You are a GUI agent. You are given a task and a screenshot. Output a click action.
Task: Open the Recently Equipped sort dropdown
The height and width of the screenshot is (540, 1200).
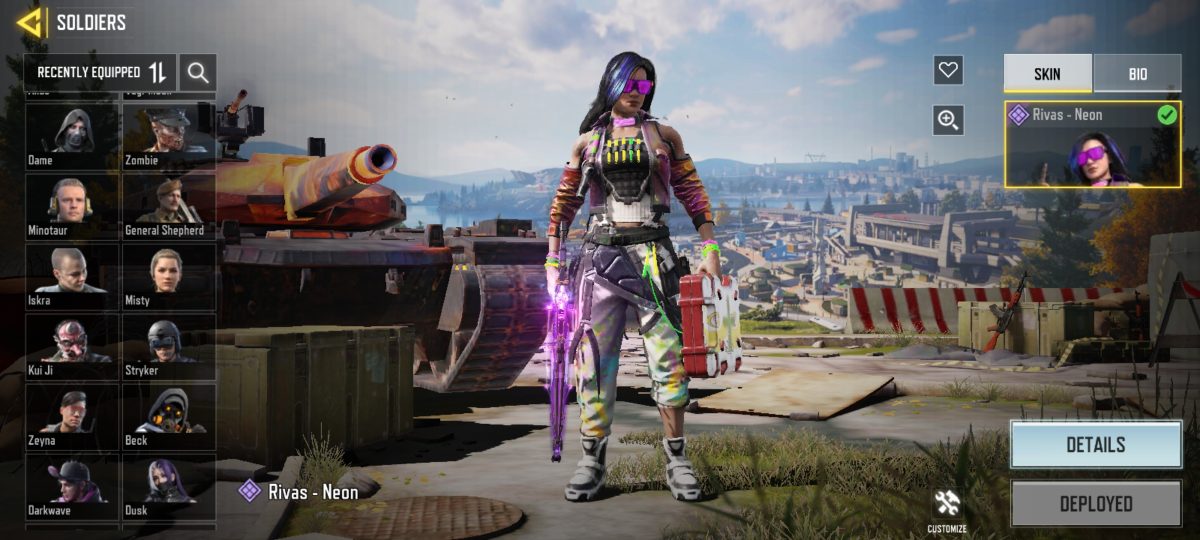[x=101, y=72]
